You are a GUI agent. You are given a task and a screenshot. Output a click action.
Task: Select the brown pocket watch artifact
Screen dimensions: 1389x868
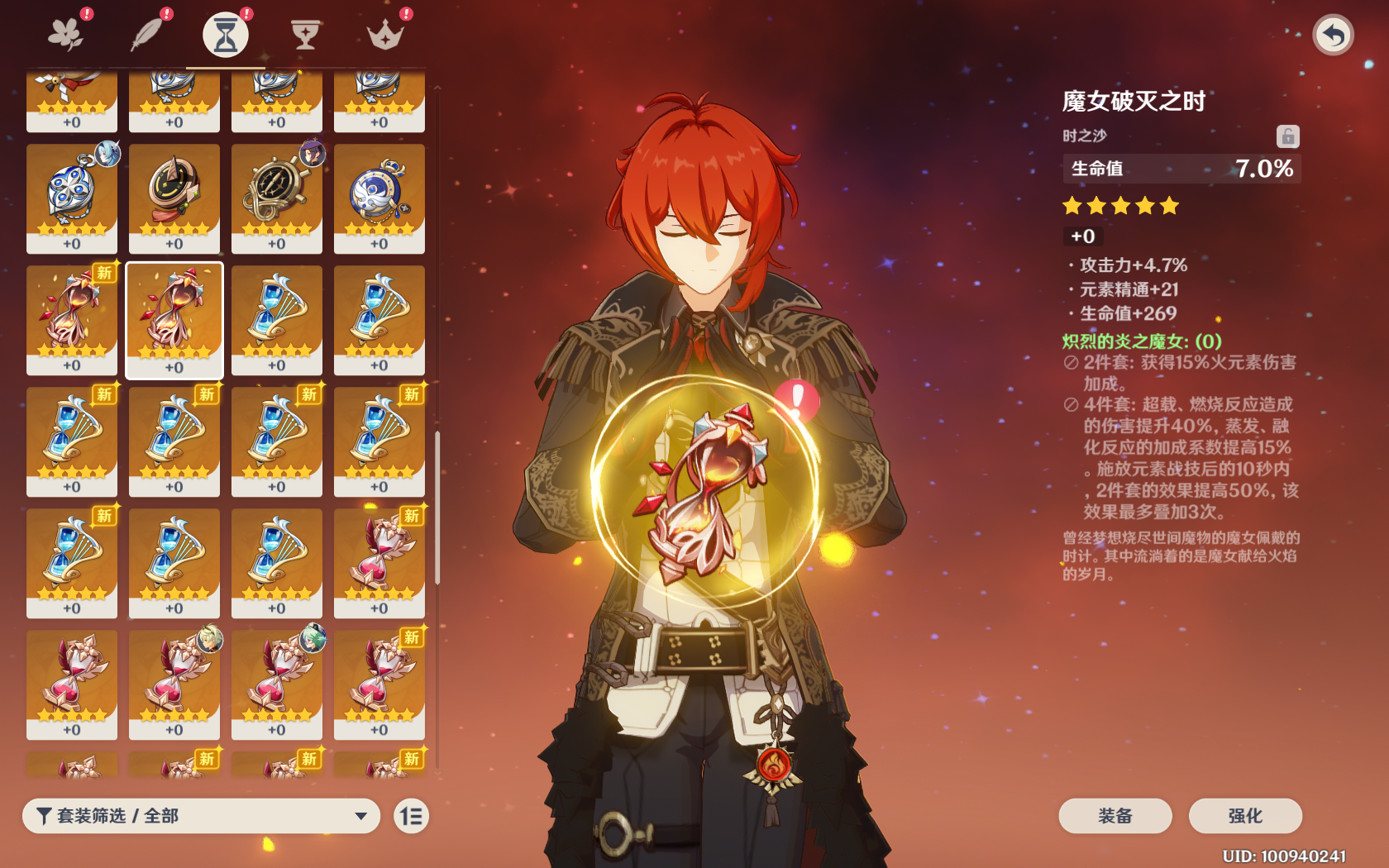coord(174,197)
